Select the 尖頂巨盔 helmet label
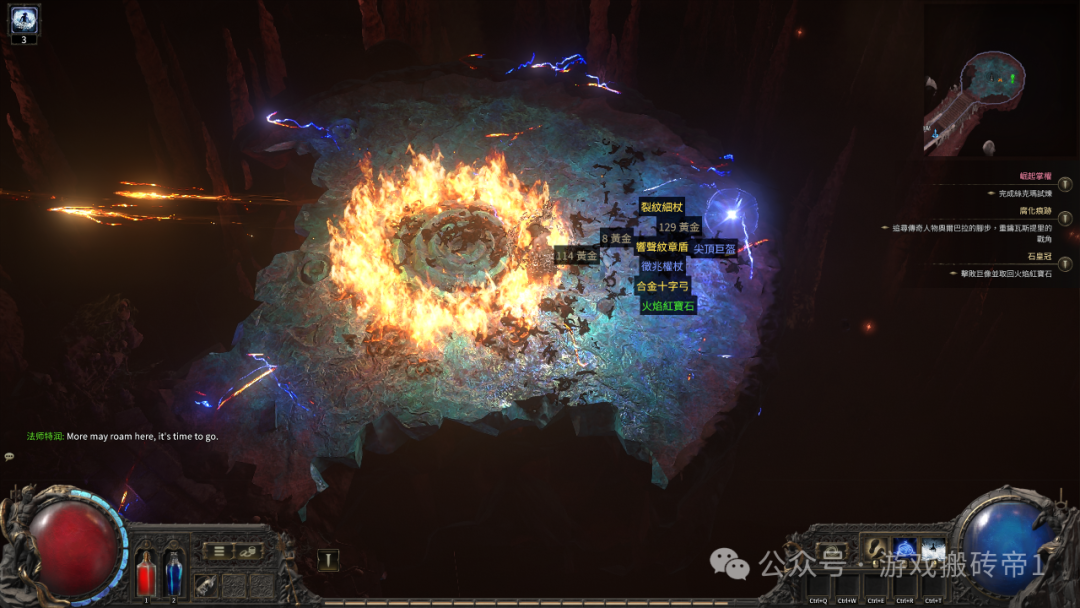Viewport: 1080px width, 608px height. pos(715,247)
